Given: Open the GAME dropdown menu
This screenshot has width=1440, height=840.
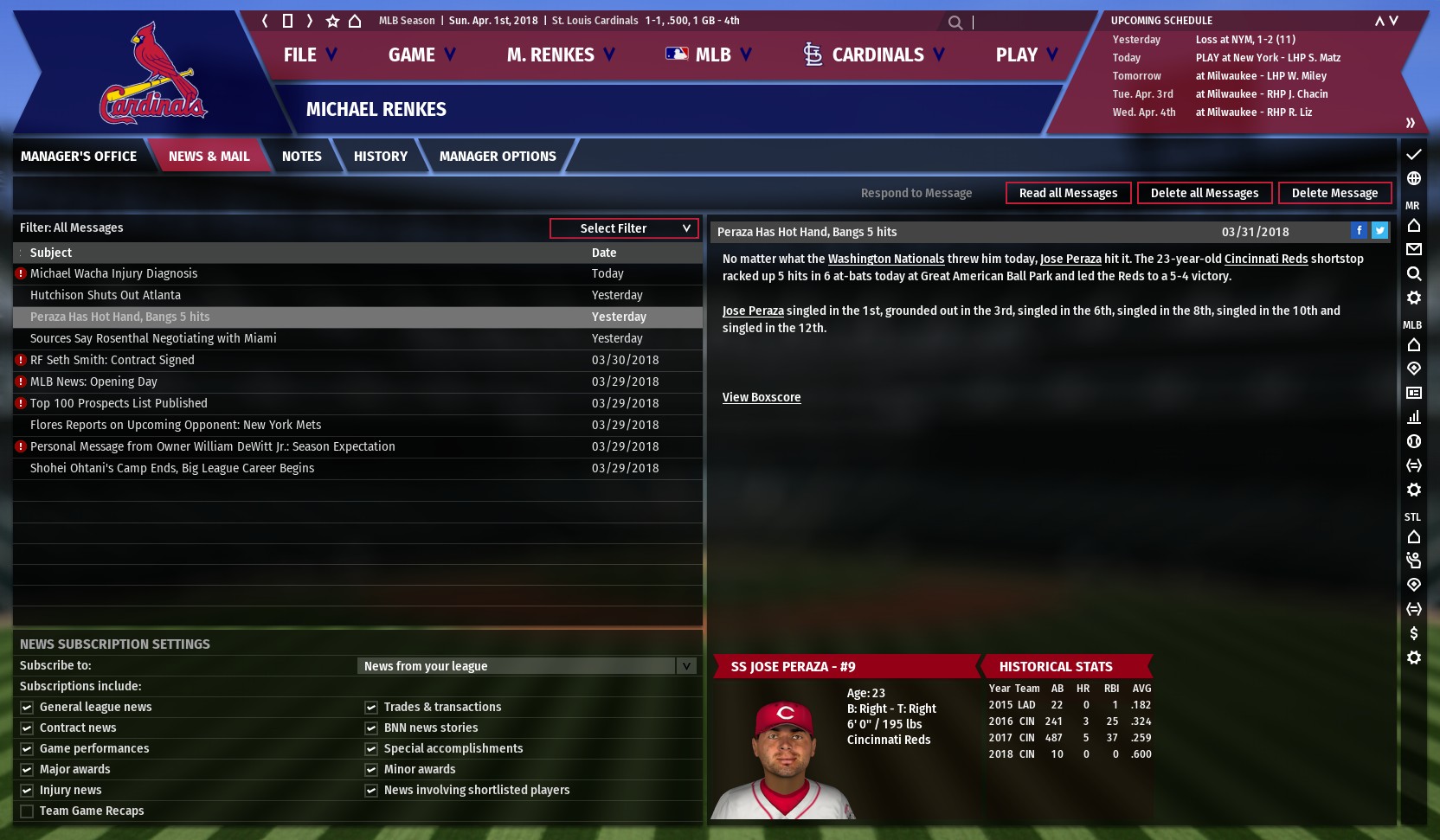Looking at the screenshot, I should pos(421,55).
